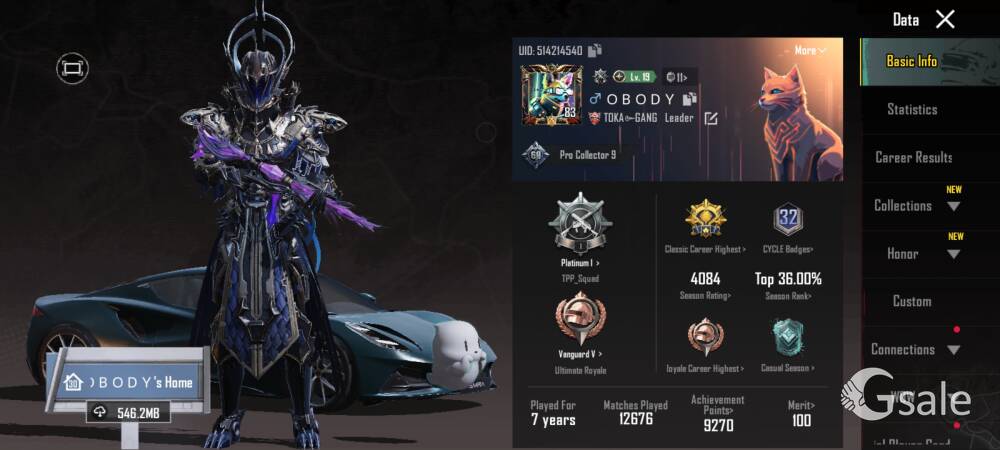Open the Achievement Points page

pyautogui.click(x=717, y=412)
